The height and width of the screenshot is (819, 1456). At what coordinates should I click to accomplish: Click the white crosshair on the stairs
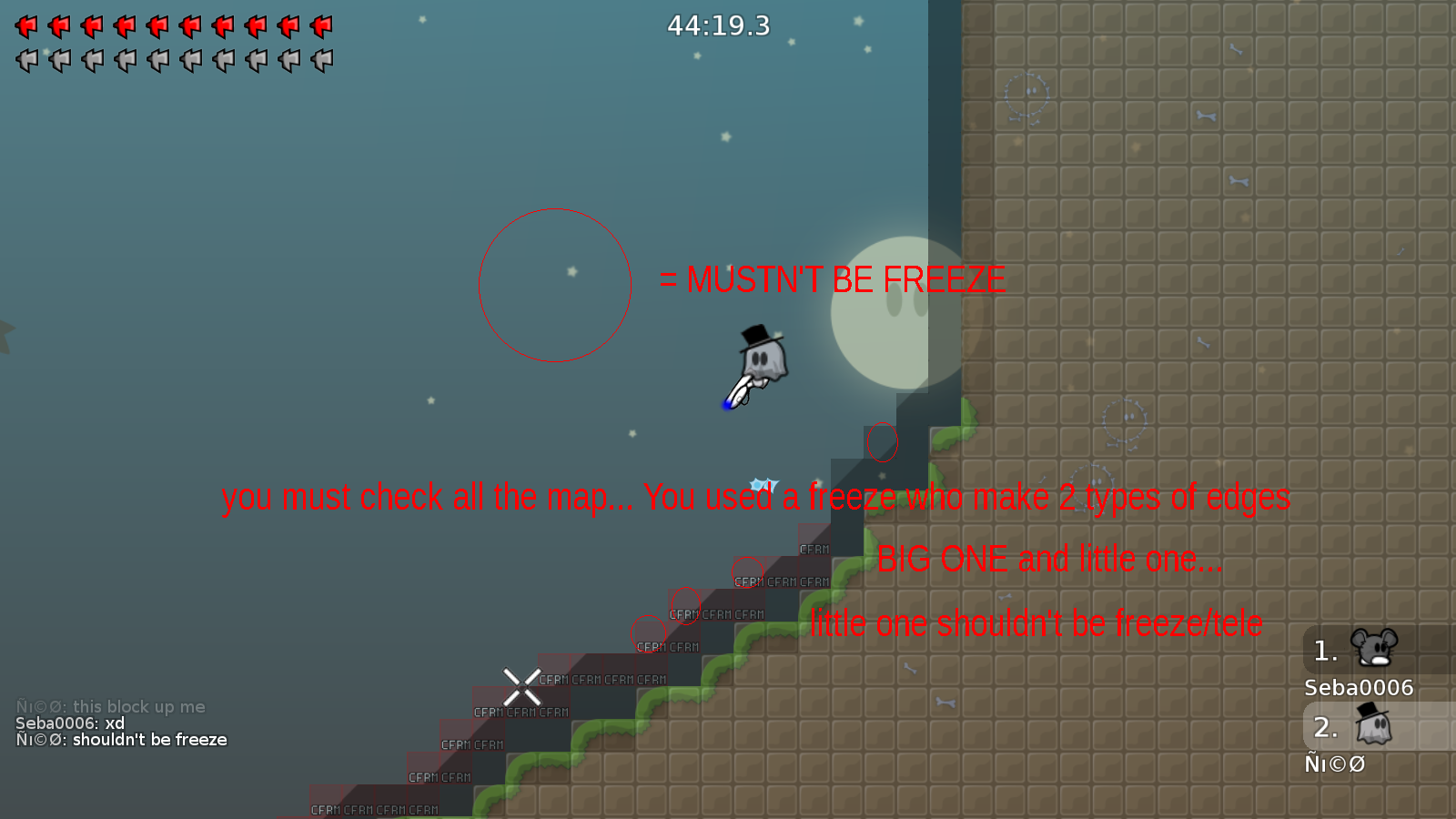[521, 685]
